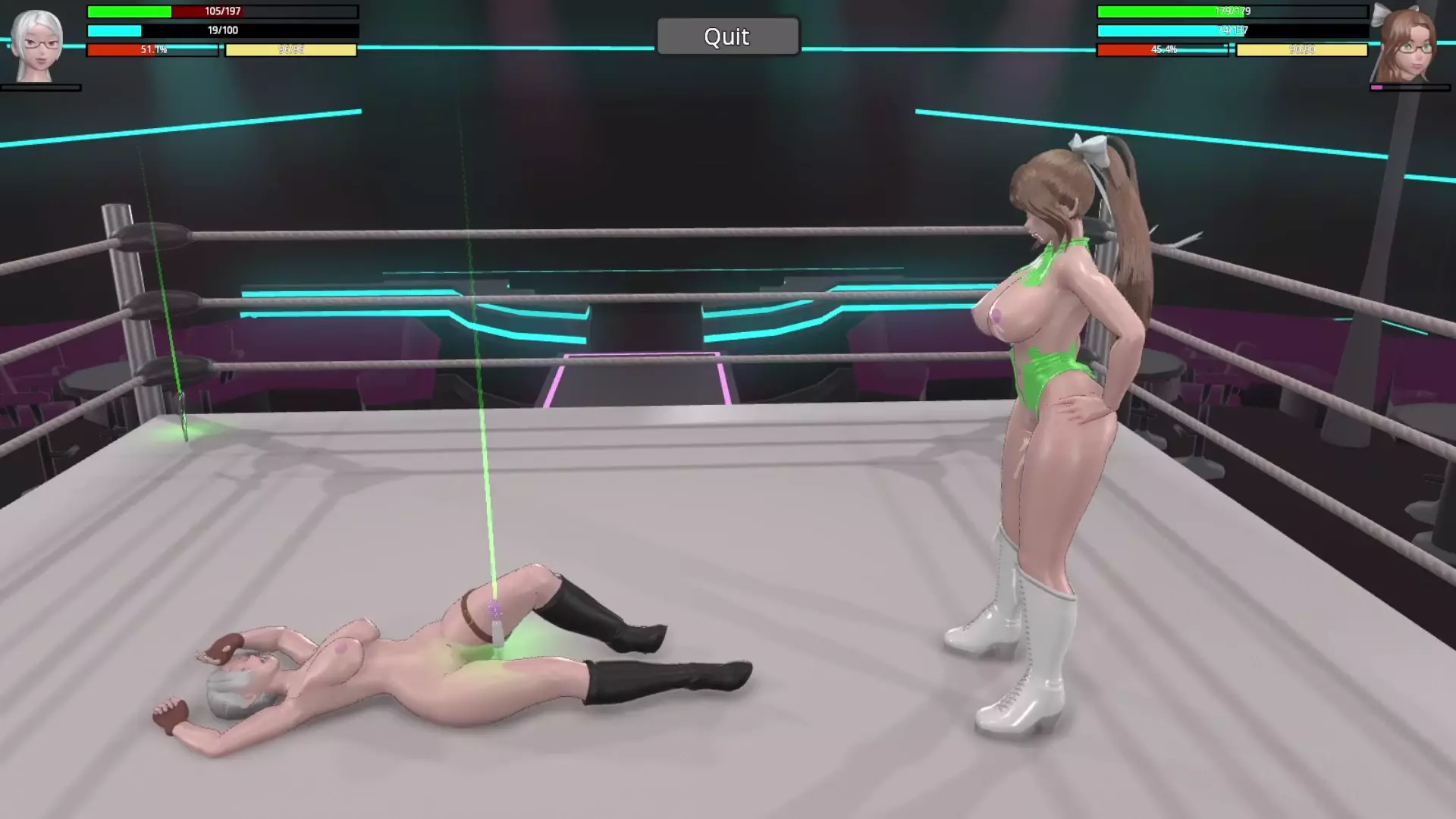Click the Quit button
Screen dimensions: 1456x819
tap(727, 36)
